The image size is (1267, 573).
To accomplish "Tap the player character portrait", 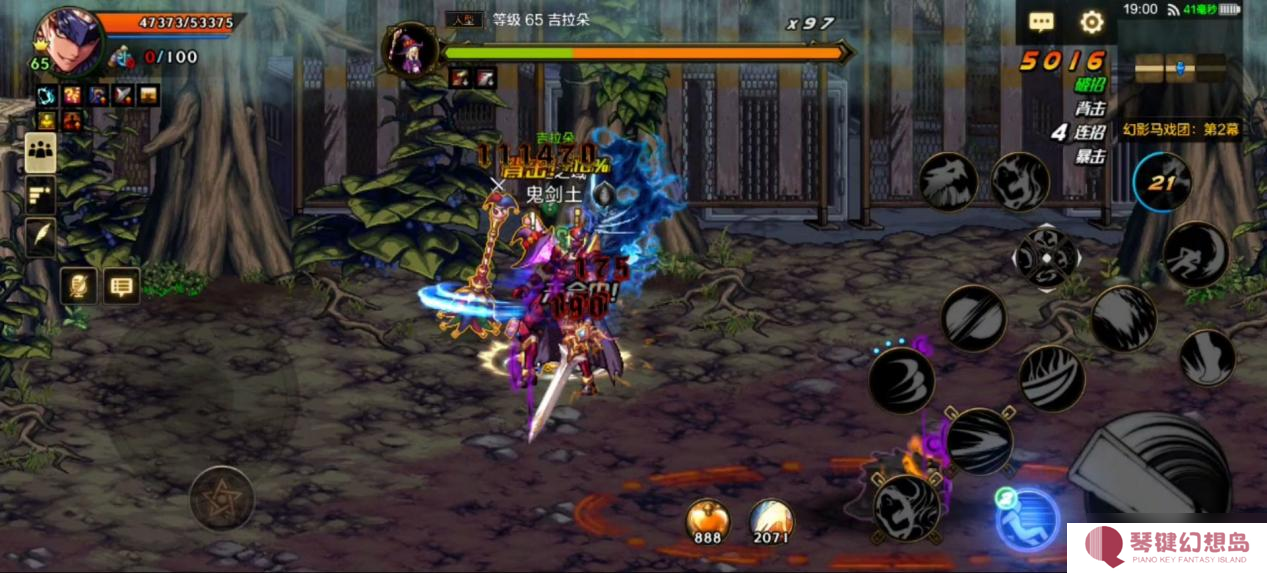I will click(x=67, y=42).
